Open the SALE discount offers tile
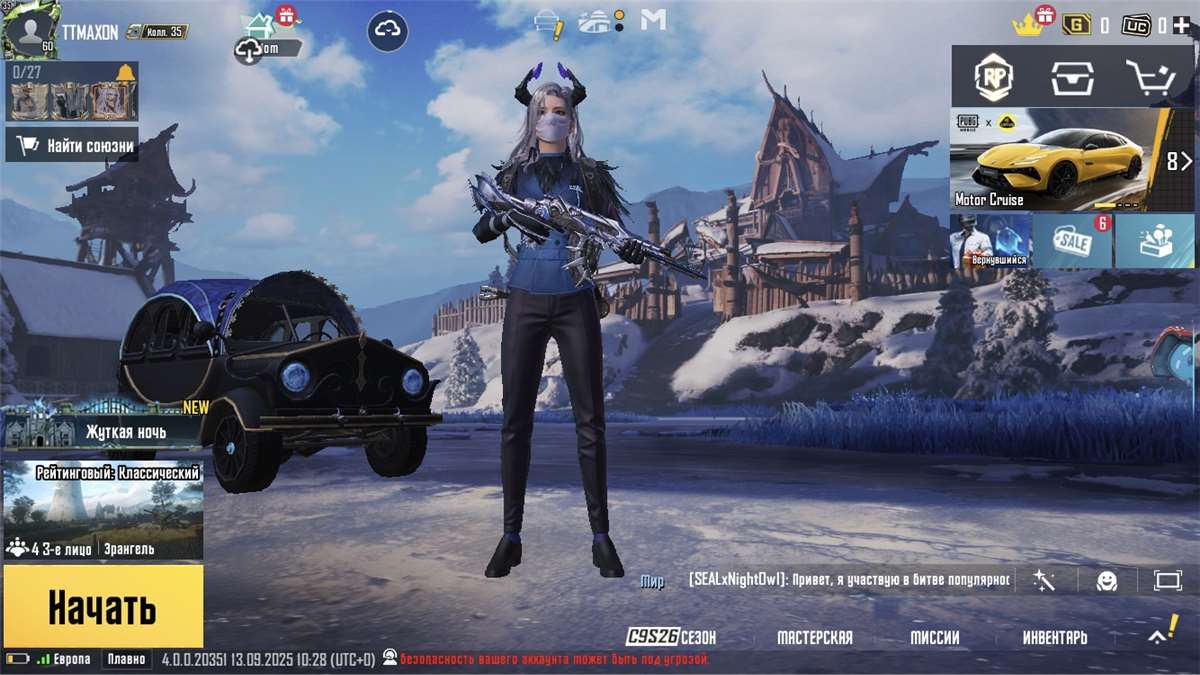Image resolution: width=1200 pixels, height=675 pixels. (1073, 241)
